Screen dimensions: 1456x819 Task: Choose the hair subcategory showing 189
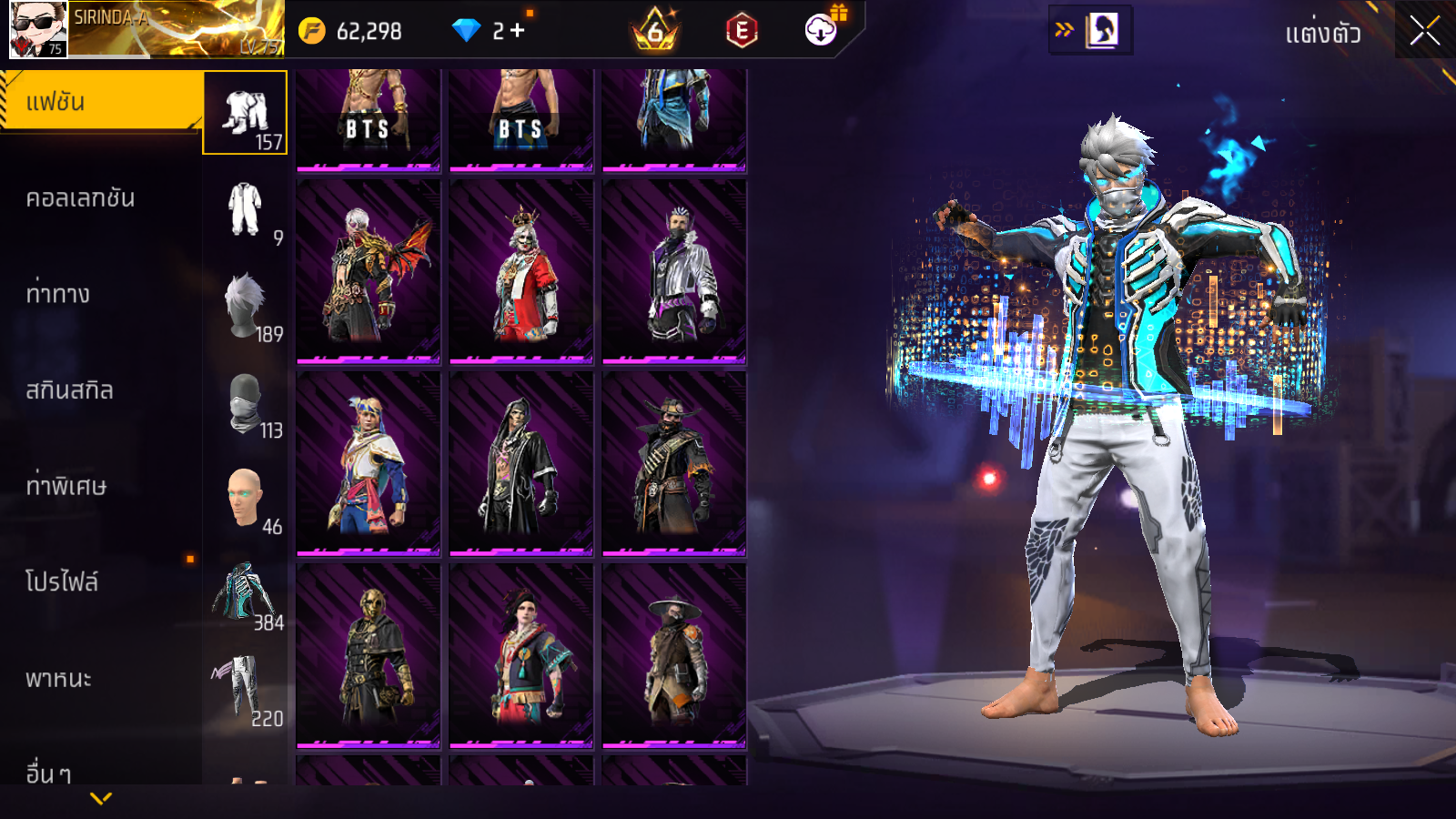(x=245, y=306)
